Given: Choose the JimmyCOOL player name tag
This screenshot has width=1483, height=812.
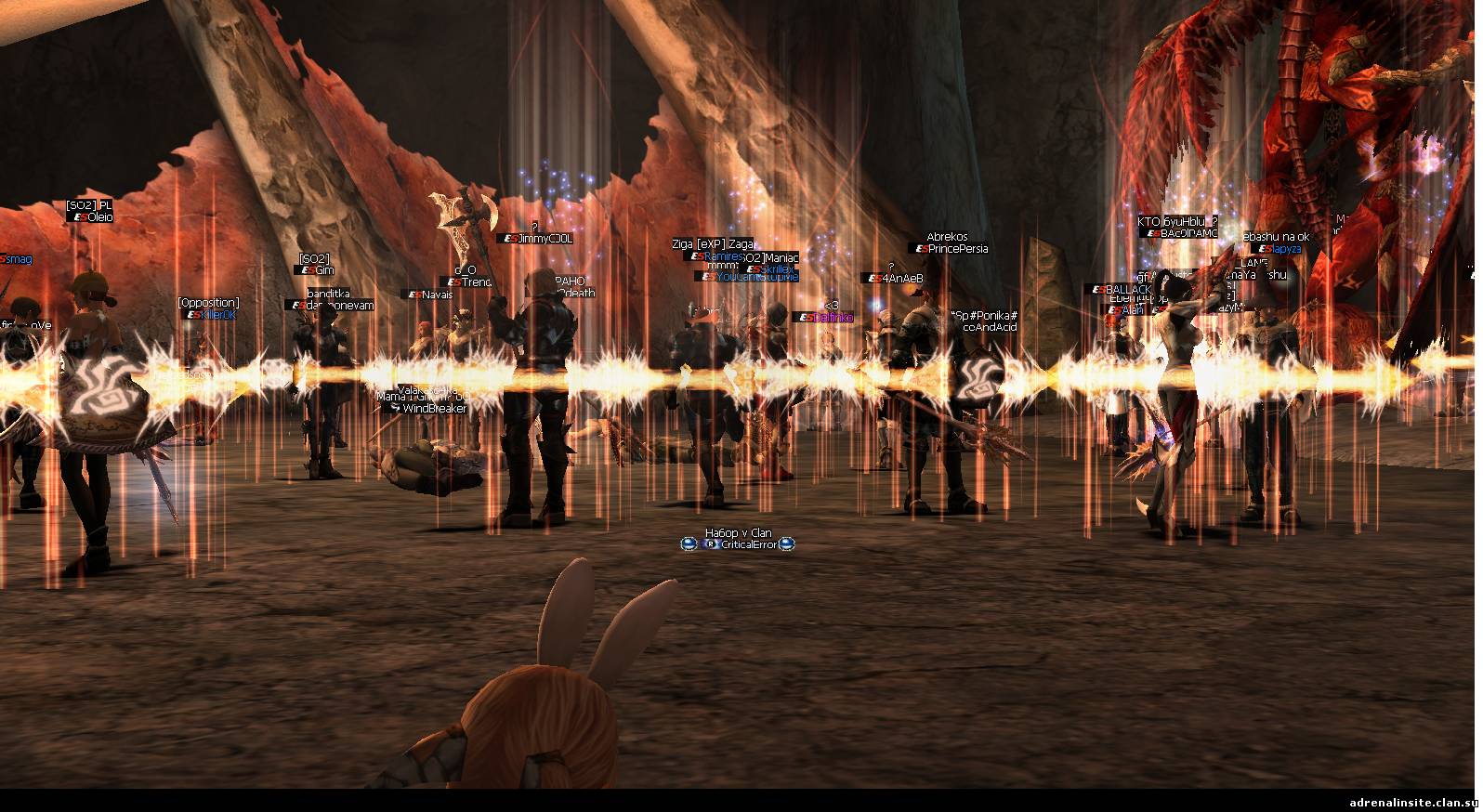Looking at the screenshot, I should tap(545, 239).
